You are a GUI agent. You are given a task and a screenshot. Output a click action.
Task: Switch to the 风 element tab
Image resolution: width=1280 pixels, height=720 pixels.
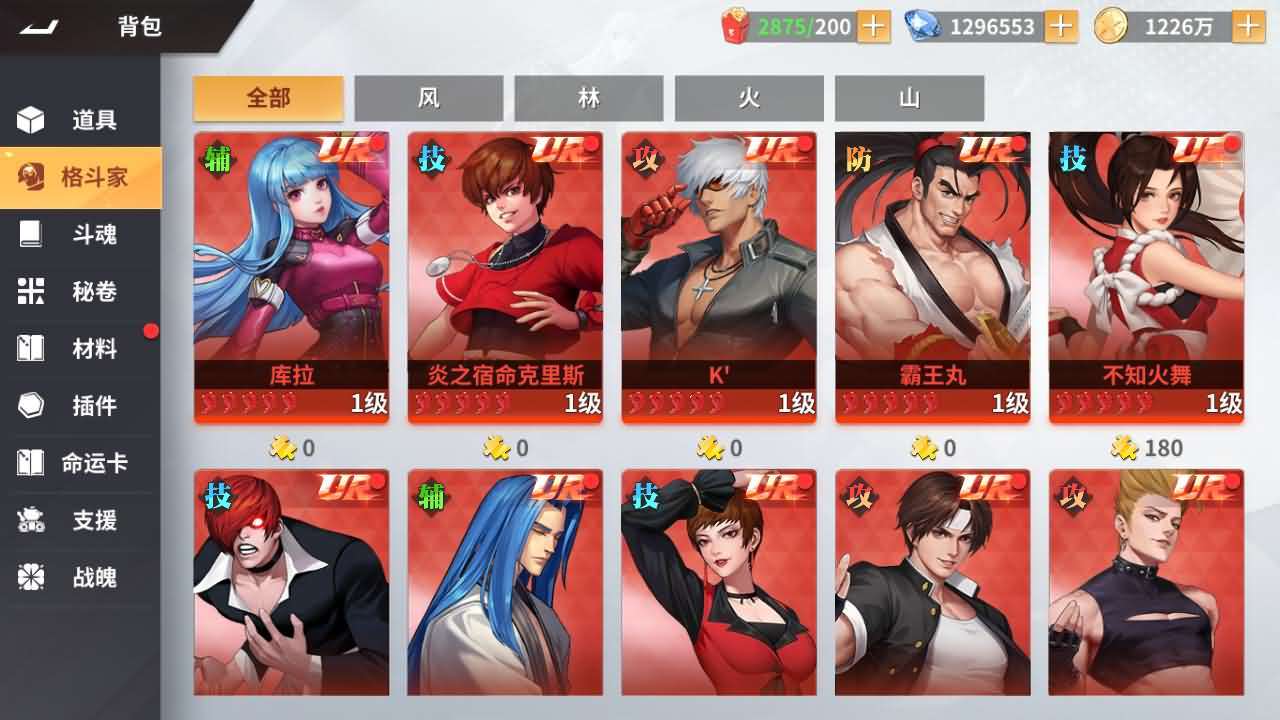(x=429, y=98)
